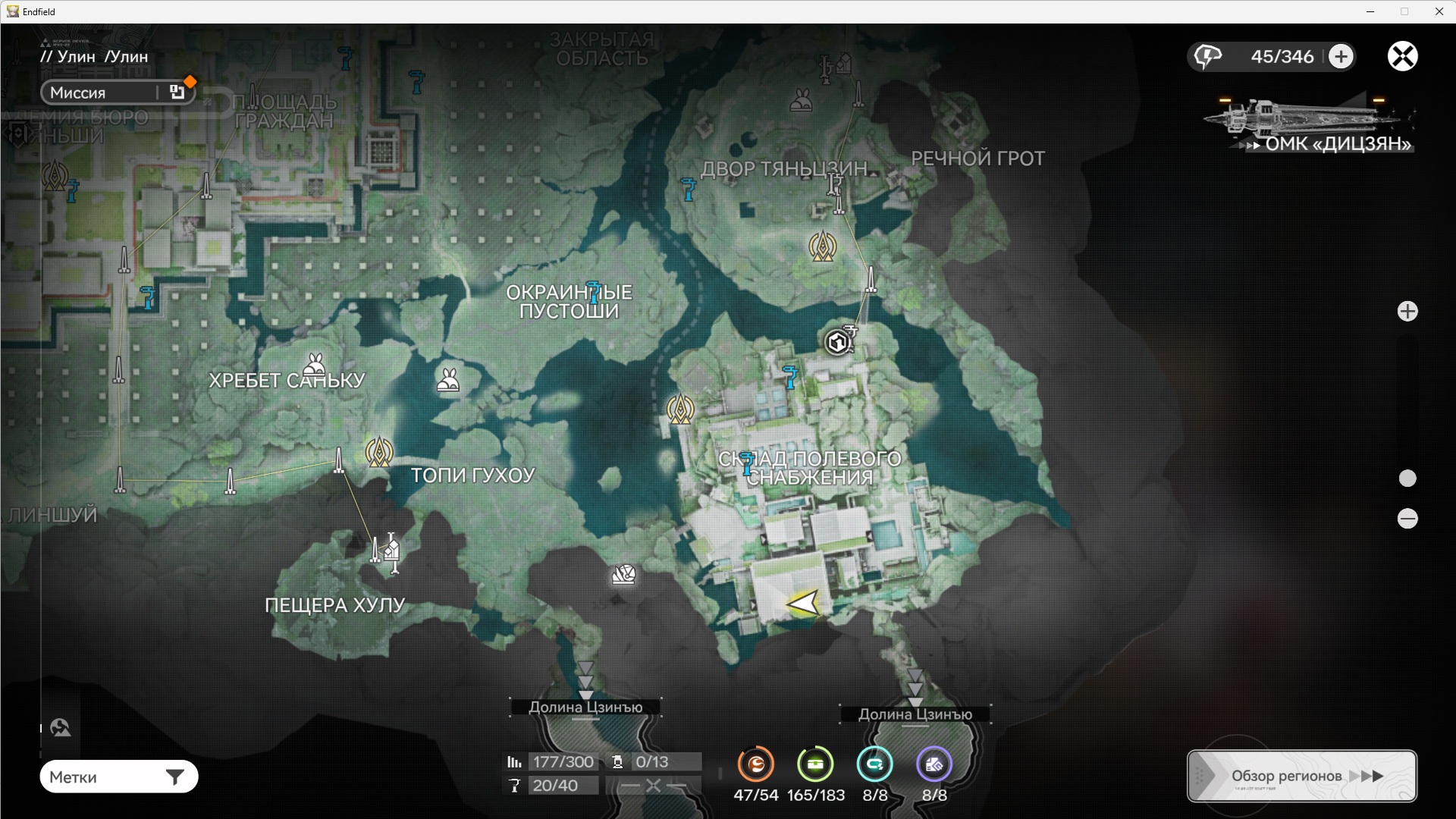Image resolution: width=1456 pixels, height=819 pixels.
Task: Select the teal collectible counter icon
Action: pyautogui.click(x=874, y=764)
